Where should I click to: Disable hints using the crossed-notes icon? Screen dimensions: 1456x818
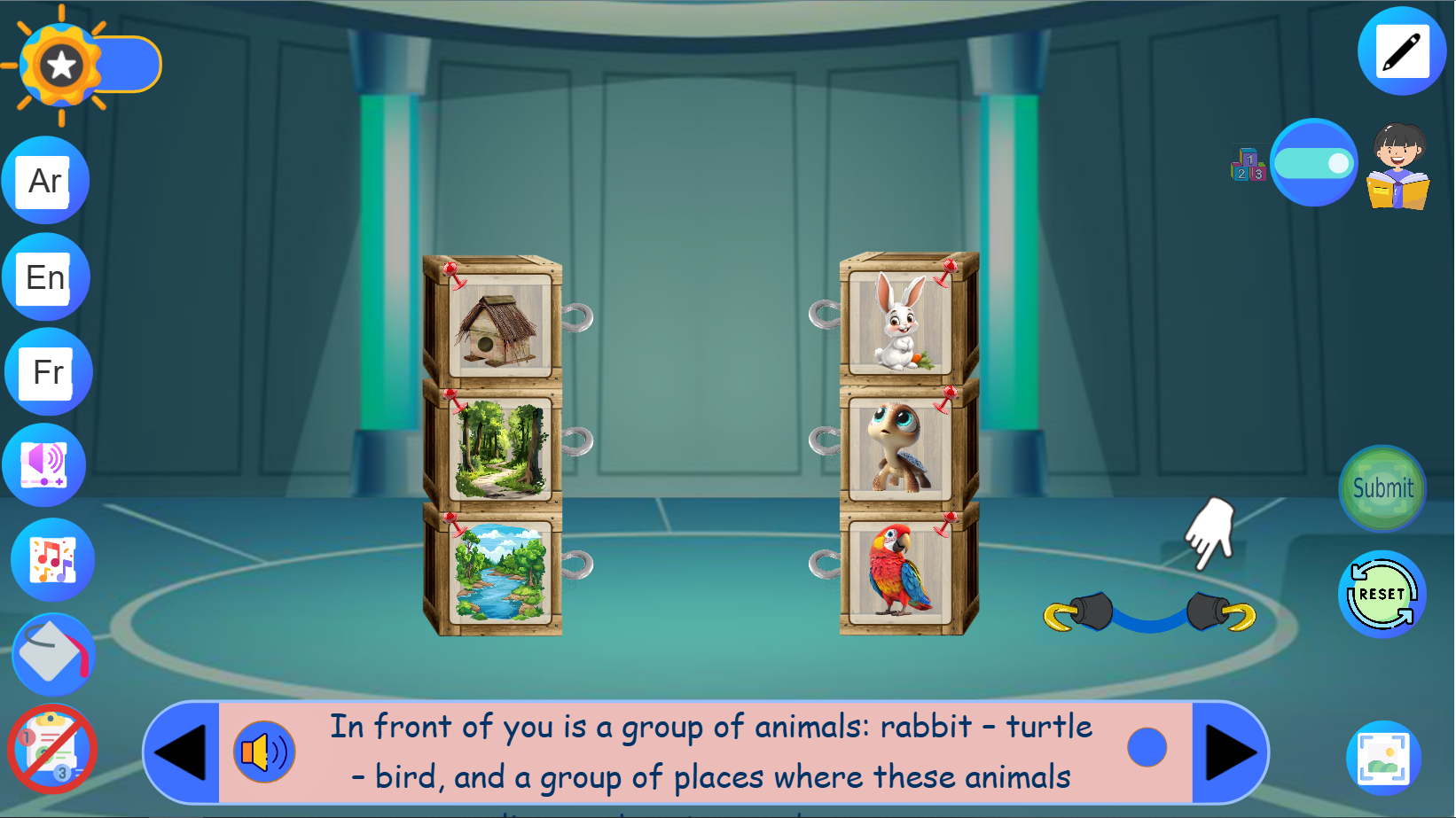point(51,749)
